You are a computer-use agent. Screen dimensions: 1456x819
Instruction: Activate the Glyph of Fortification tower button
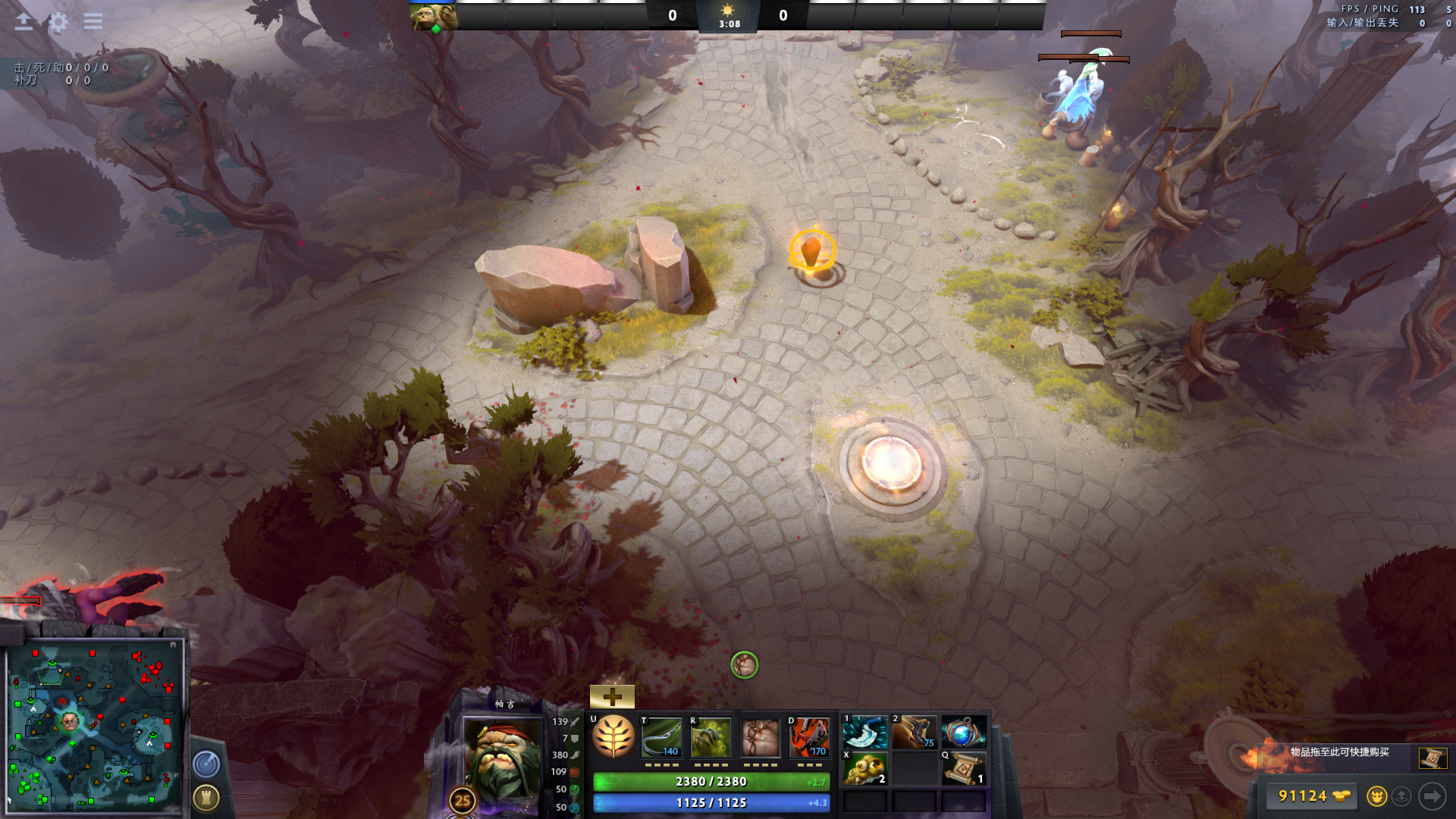pyautogui.click(x=206, y=797)
